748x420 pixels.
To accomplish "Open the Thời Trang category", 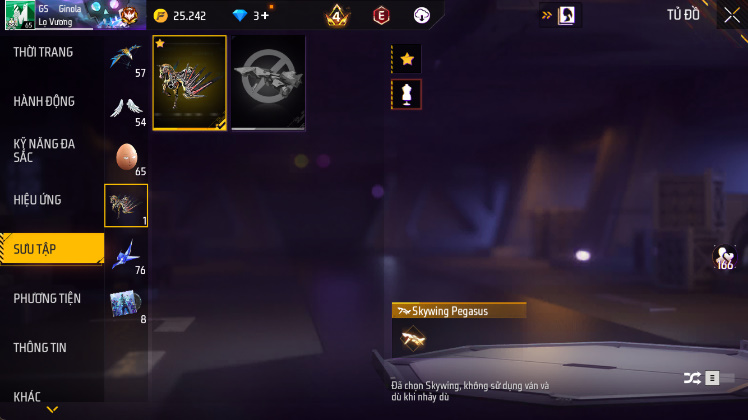I will 44,52.
